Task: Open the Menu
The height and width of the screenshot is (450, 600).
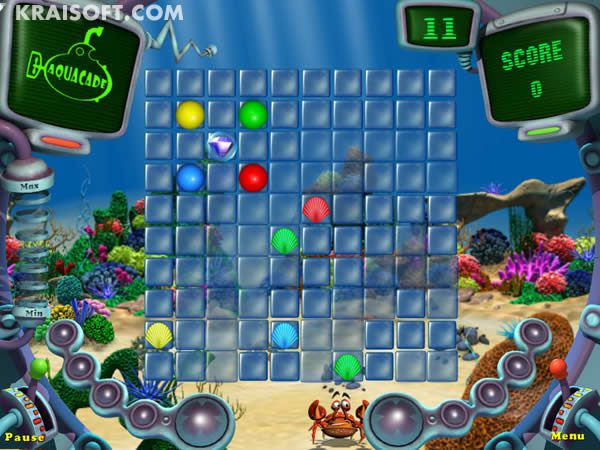Action: (567, 437)
